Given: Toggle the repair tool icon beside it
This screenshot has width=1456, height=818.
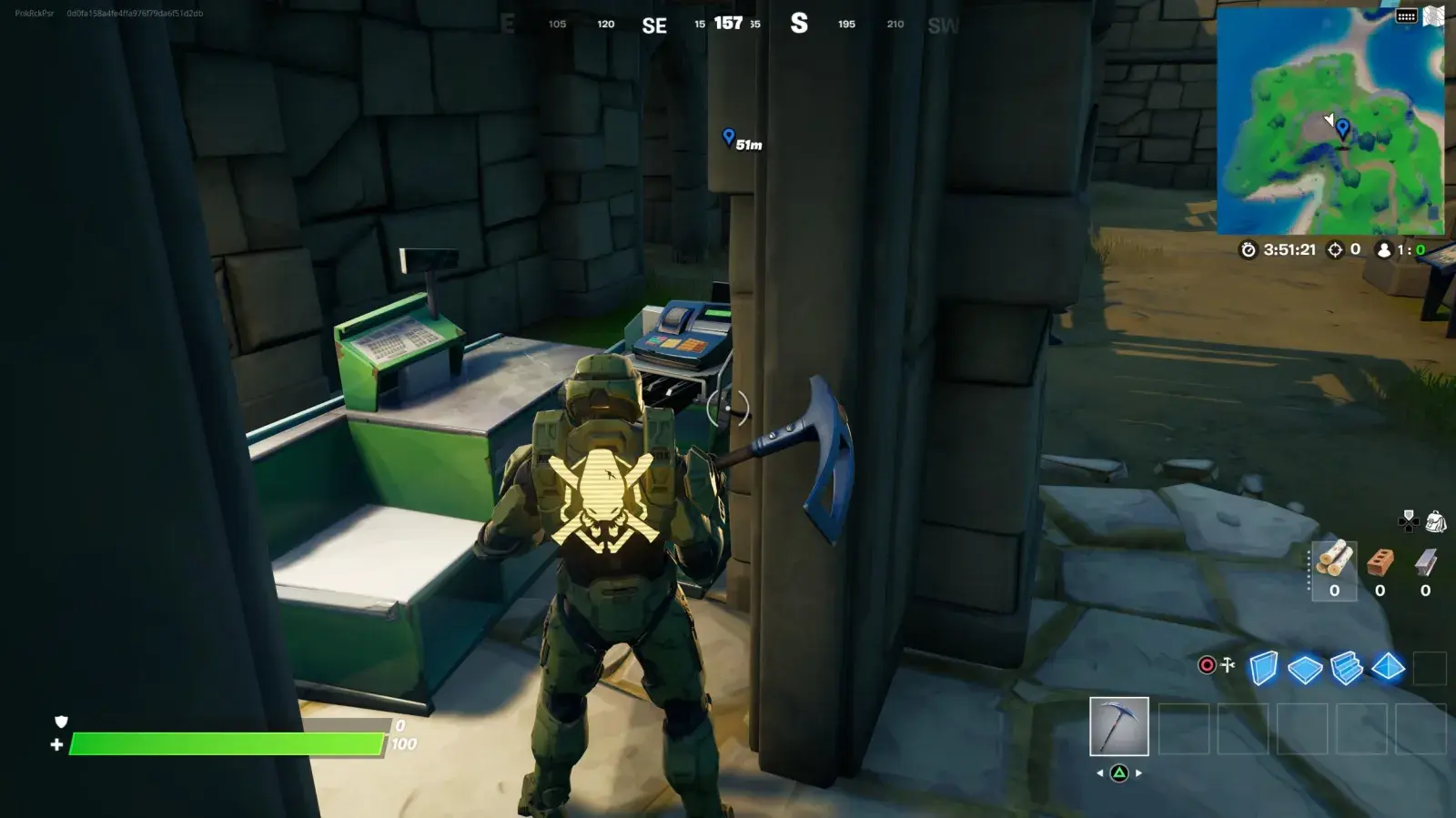Looking at the screenshot, I should [1228, 663].
